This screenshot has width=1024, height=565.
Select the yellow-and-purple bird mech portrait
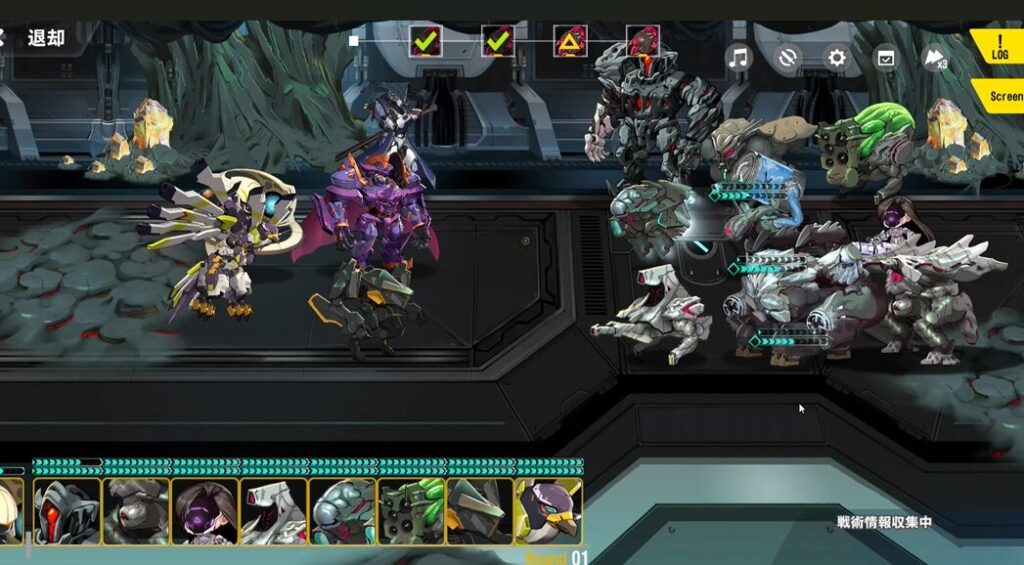point(548,511)
